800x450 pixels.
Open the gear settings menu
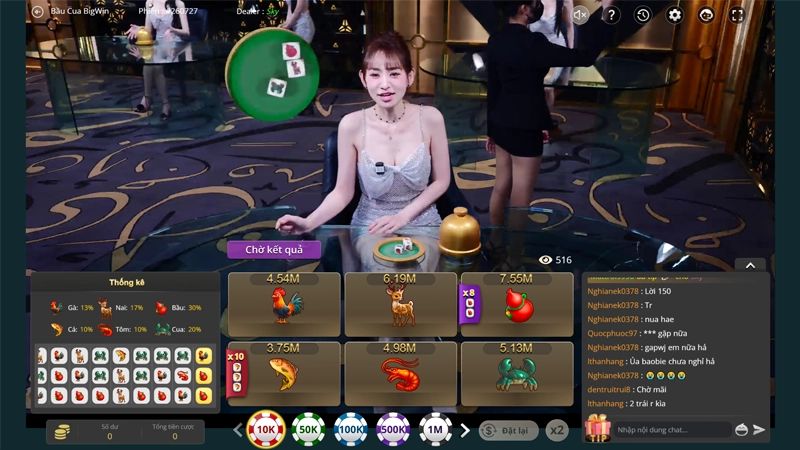coord(675,15)
